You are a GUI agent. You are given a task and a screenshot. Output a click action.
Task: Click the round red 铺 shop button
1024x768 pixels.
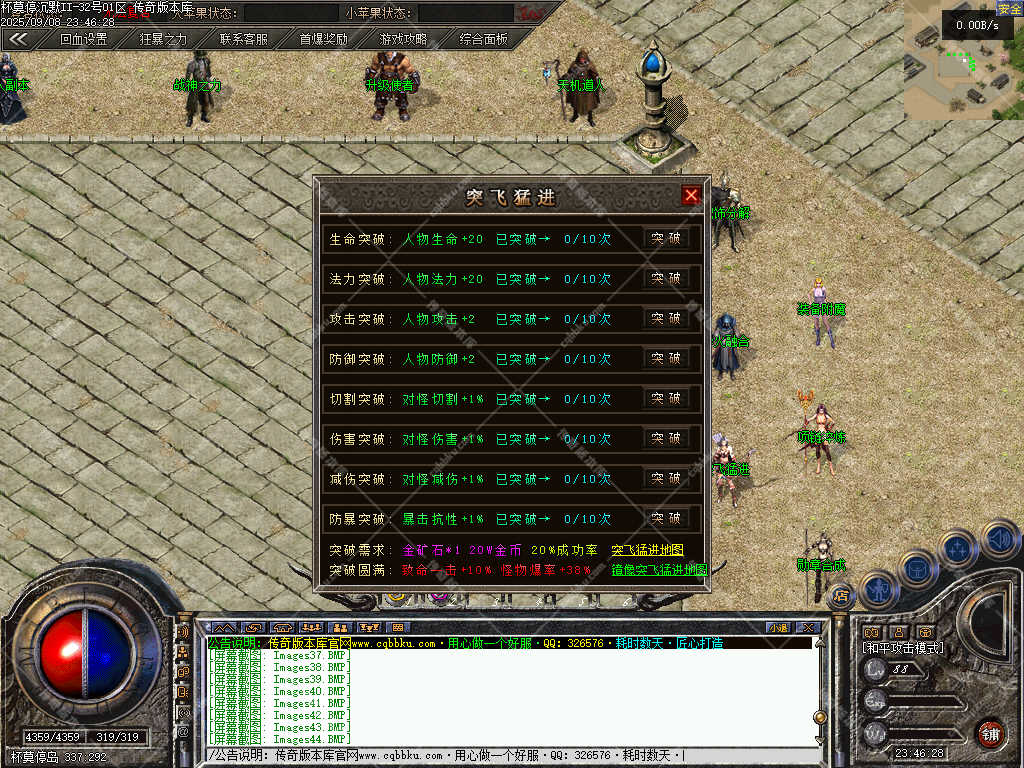(x=989, y=733)
